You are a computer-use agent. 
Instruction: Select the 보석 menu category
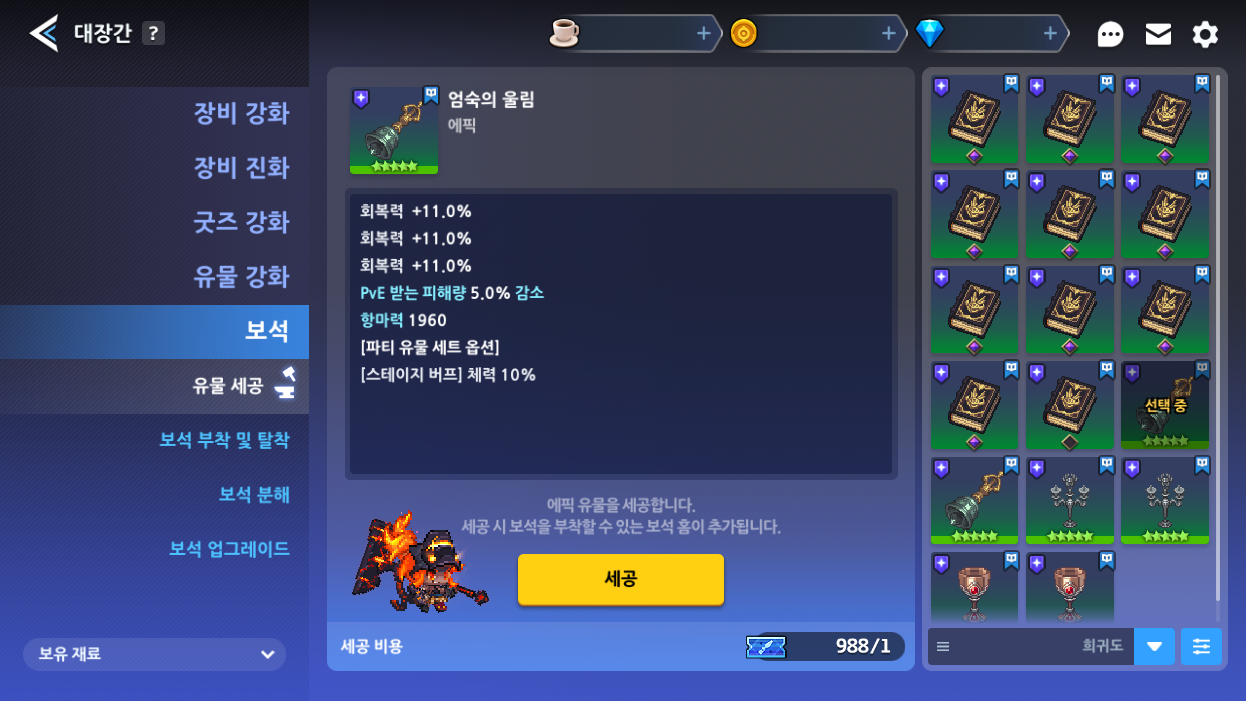click(x=266, y=331)
